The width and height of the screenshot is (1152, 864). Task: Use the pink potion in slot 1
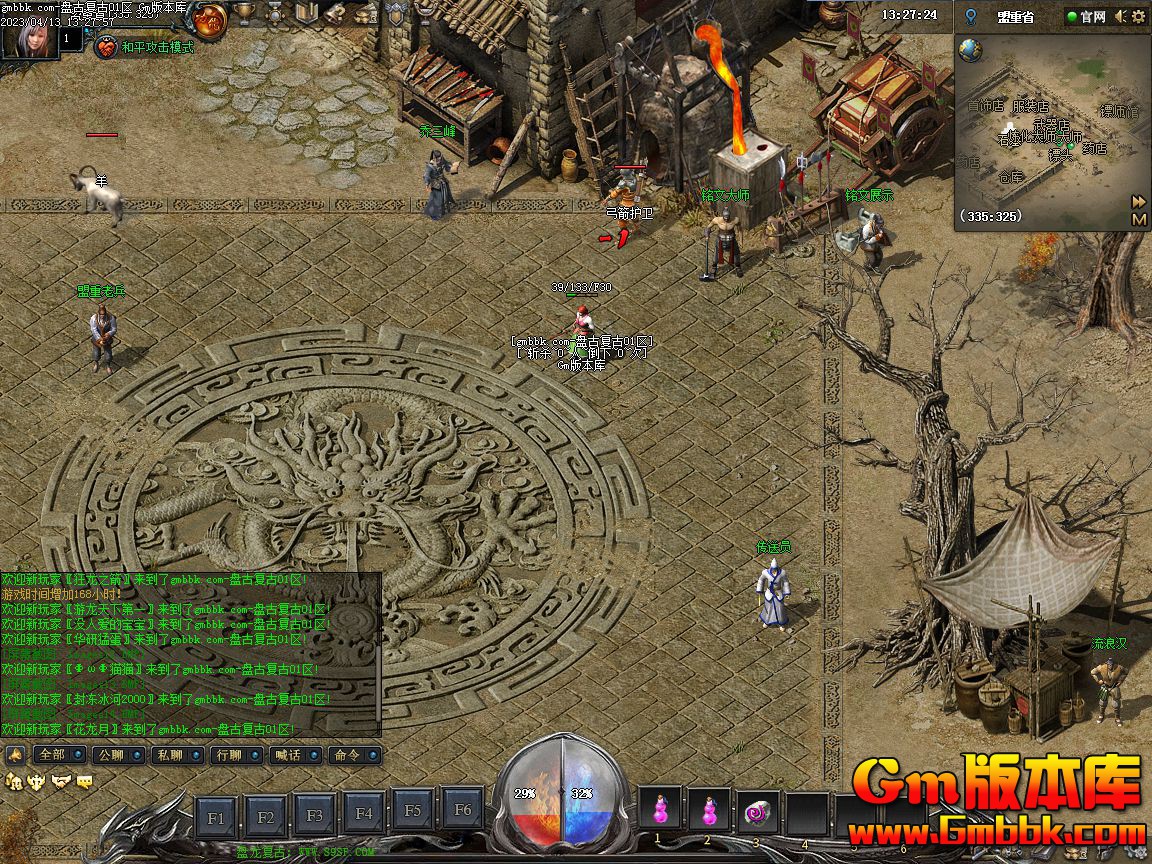click(659, 809)
